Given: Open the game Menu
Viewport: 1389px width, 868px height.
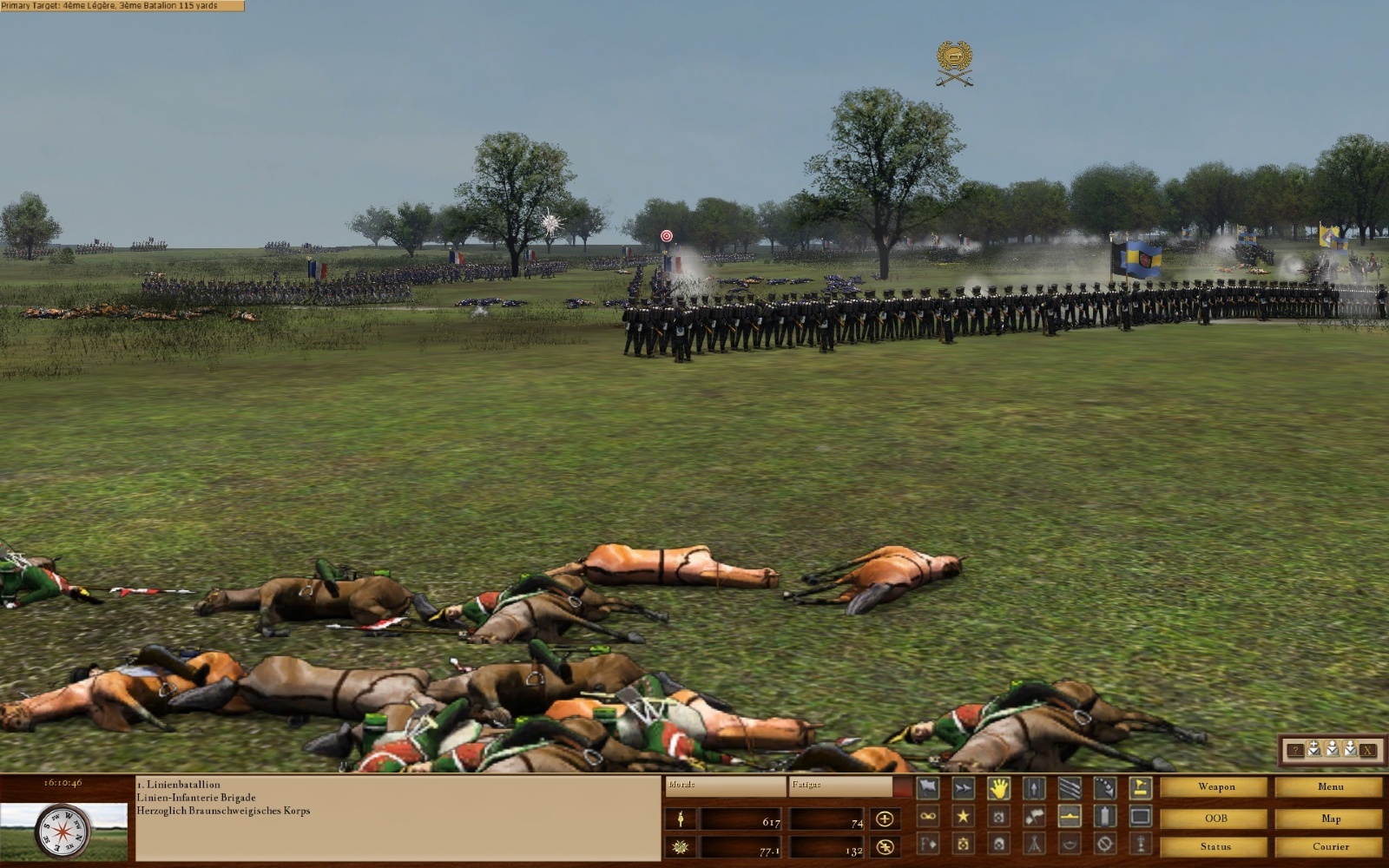Looking at the screenshot, I should 1330,787.
